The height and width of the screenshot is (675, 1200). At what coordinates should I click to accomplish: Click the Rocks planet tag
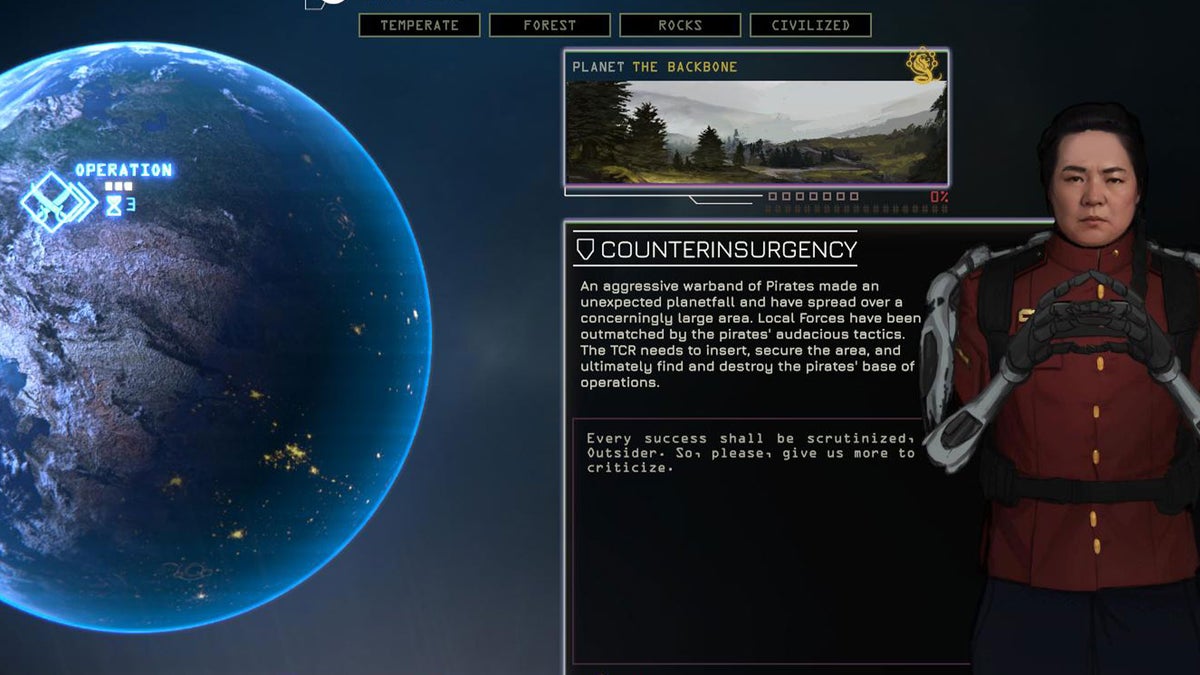[x=680, y=25]
